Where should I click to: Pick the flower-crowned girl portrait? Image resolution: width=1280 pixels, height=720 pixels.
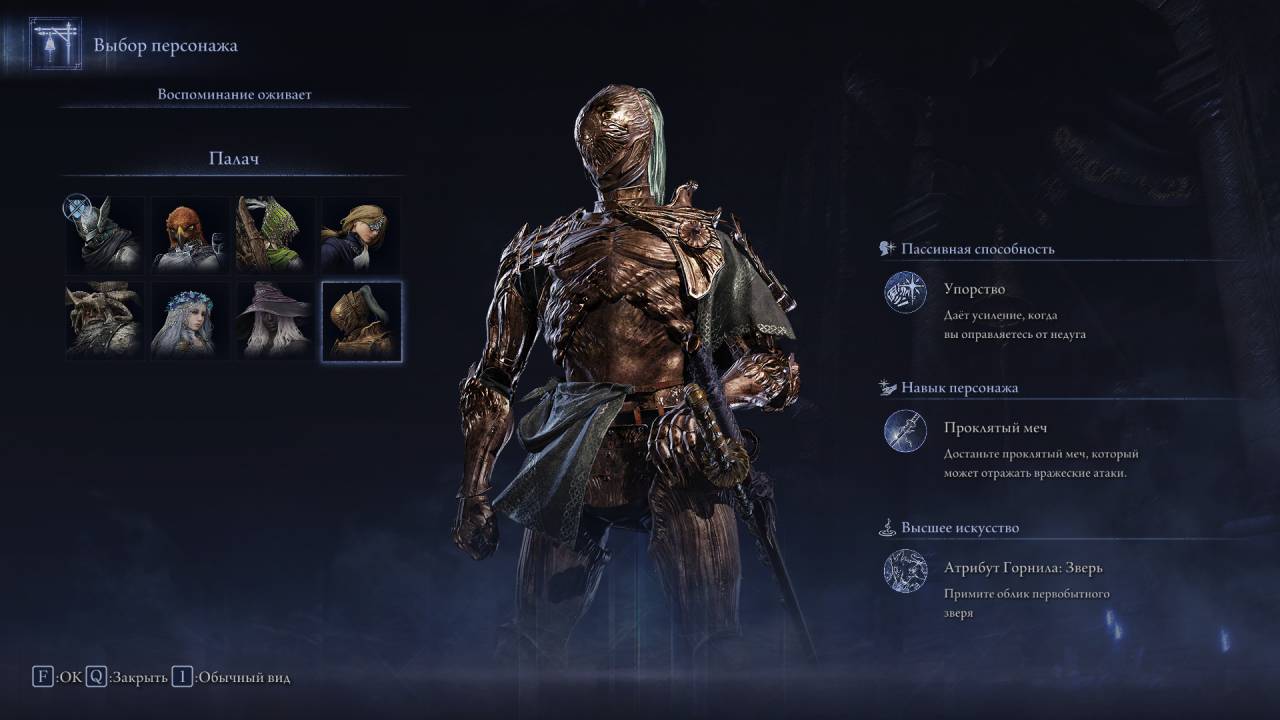191,320
